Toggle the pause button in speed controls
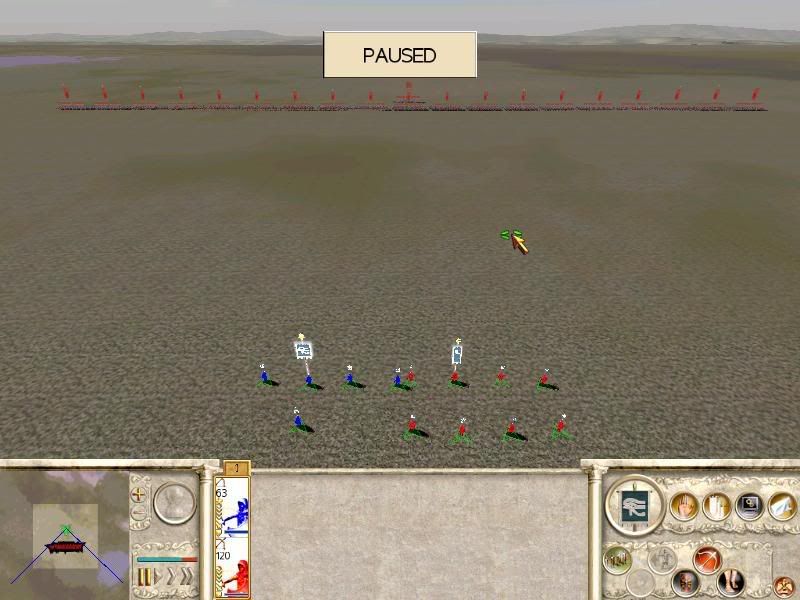The image size is (800, 600). coord(144,577)
